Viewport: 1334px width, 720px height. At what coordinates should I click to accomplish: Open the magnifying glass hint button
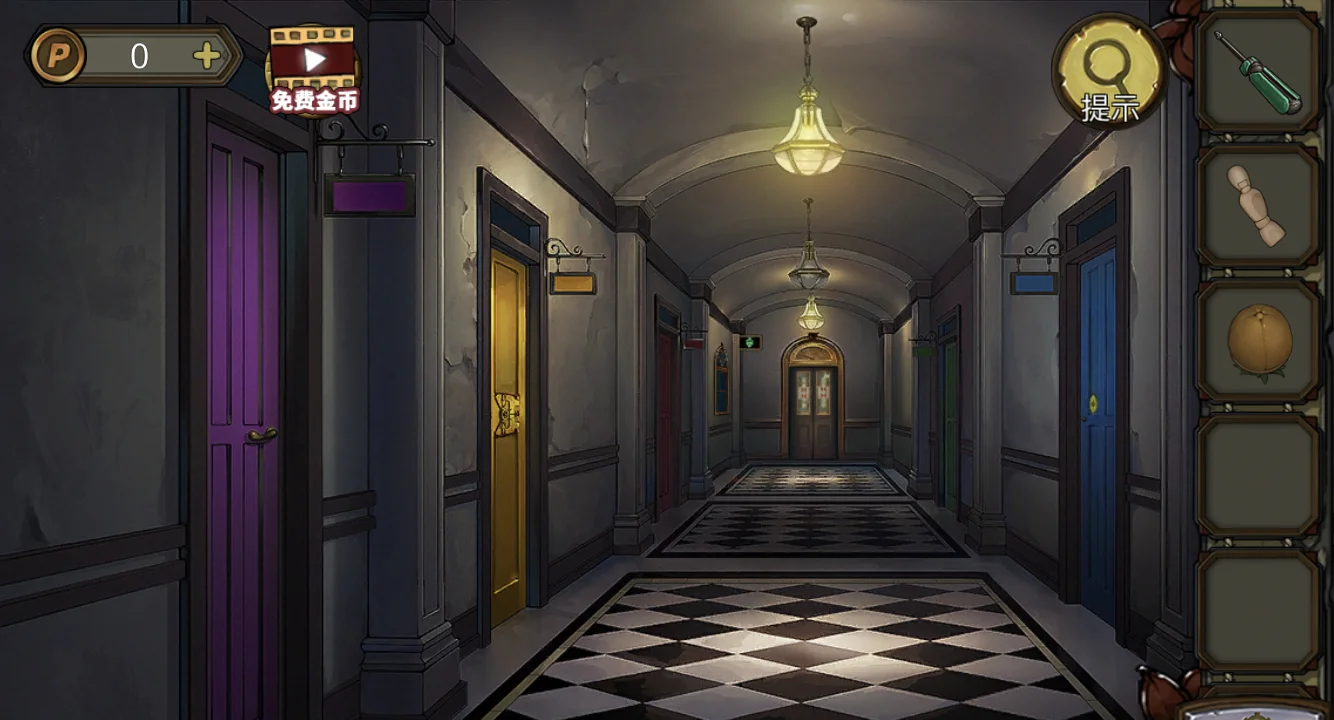pos(1109,72)
